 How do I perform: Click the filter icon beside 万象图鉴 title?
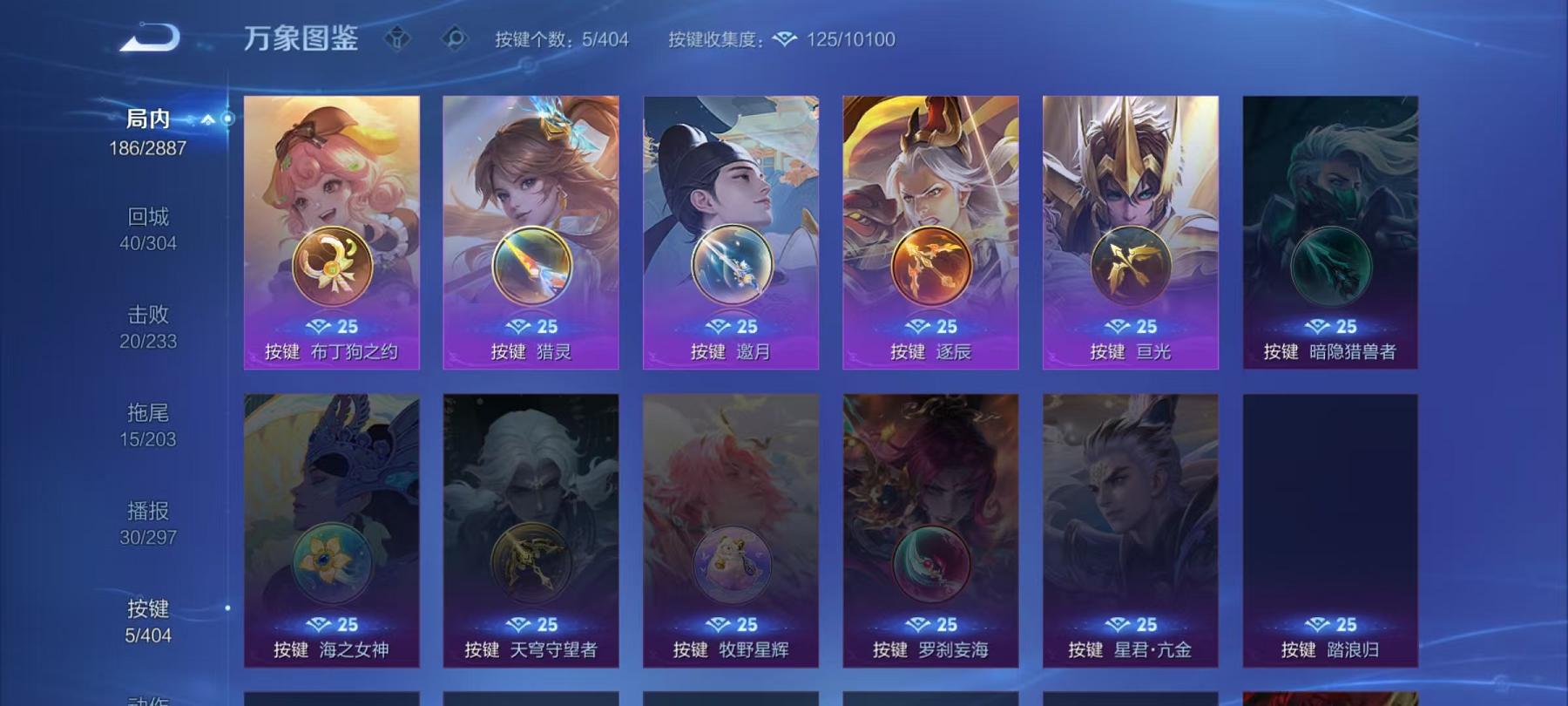click(399, 38)
